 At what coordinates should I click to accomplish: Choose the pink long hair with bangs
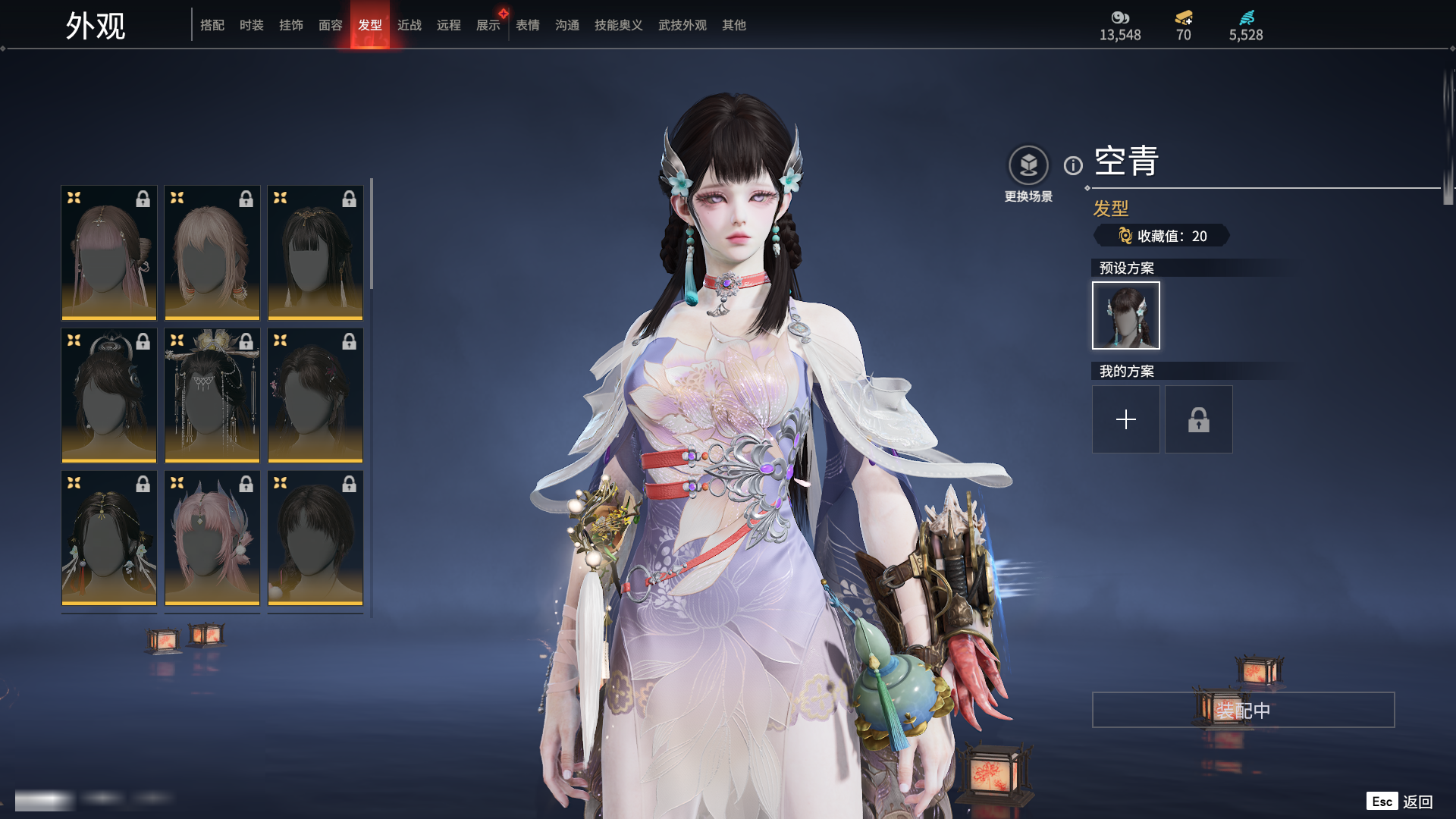coord(109,253)
